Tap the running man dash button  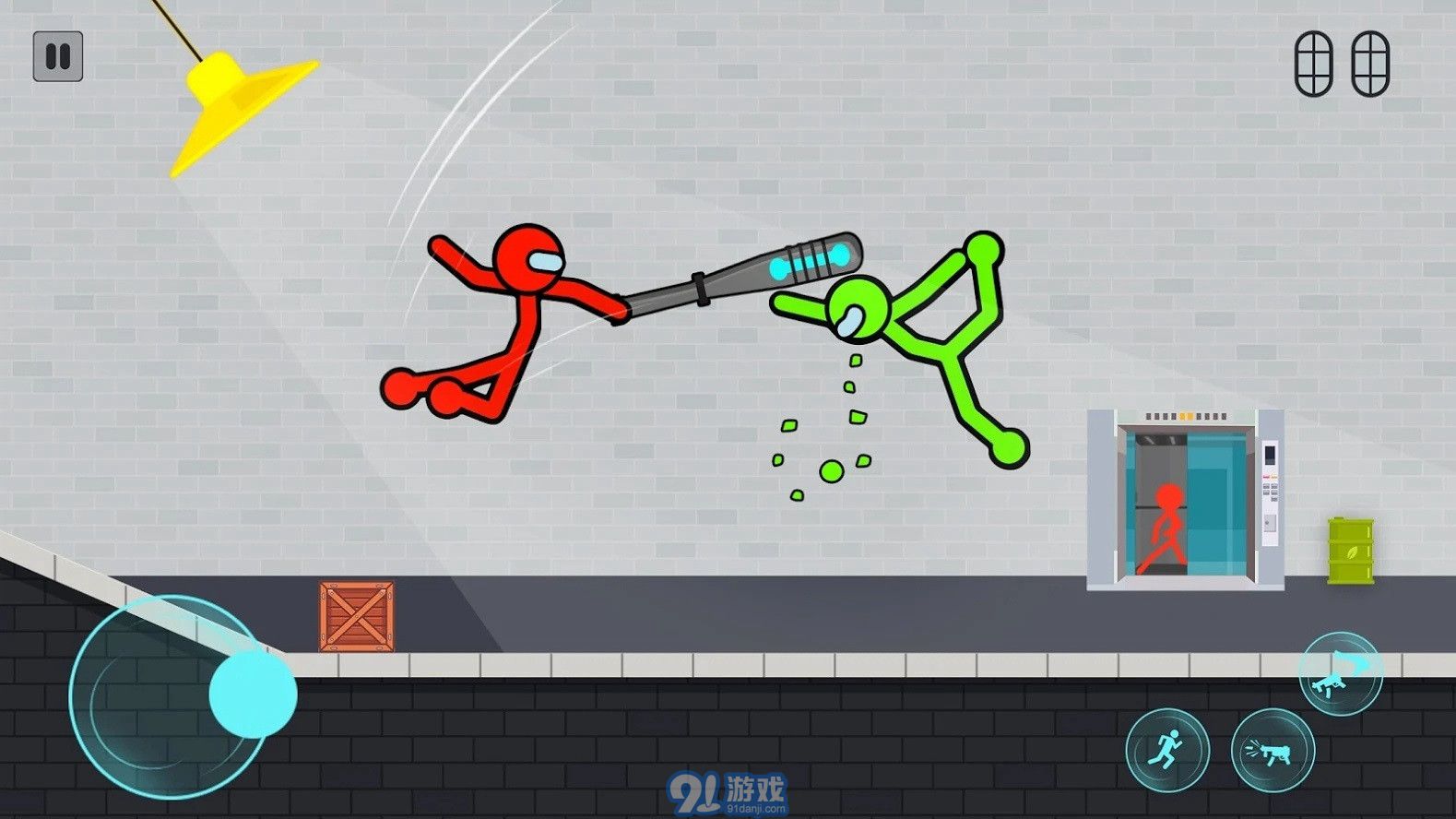1166,750
